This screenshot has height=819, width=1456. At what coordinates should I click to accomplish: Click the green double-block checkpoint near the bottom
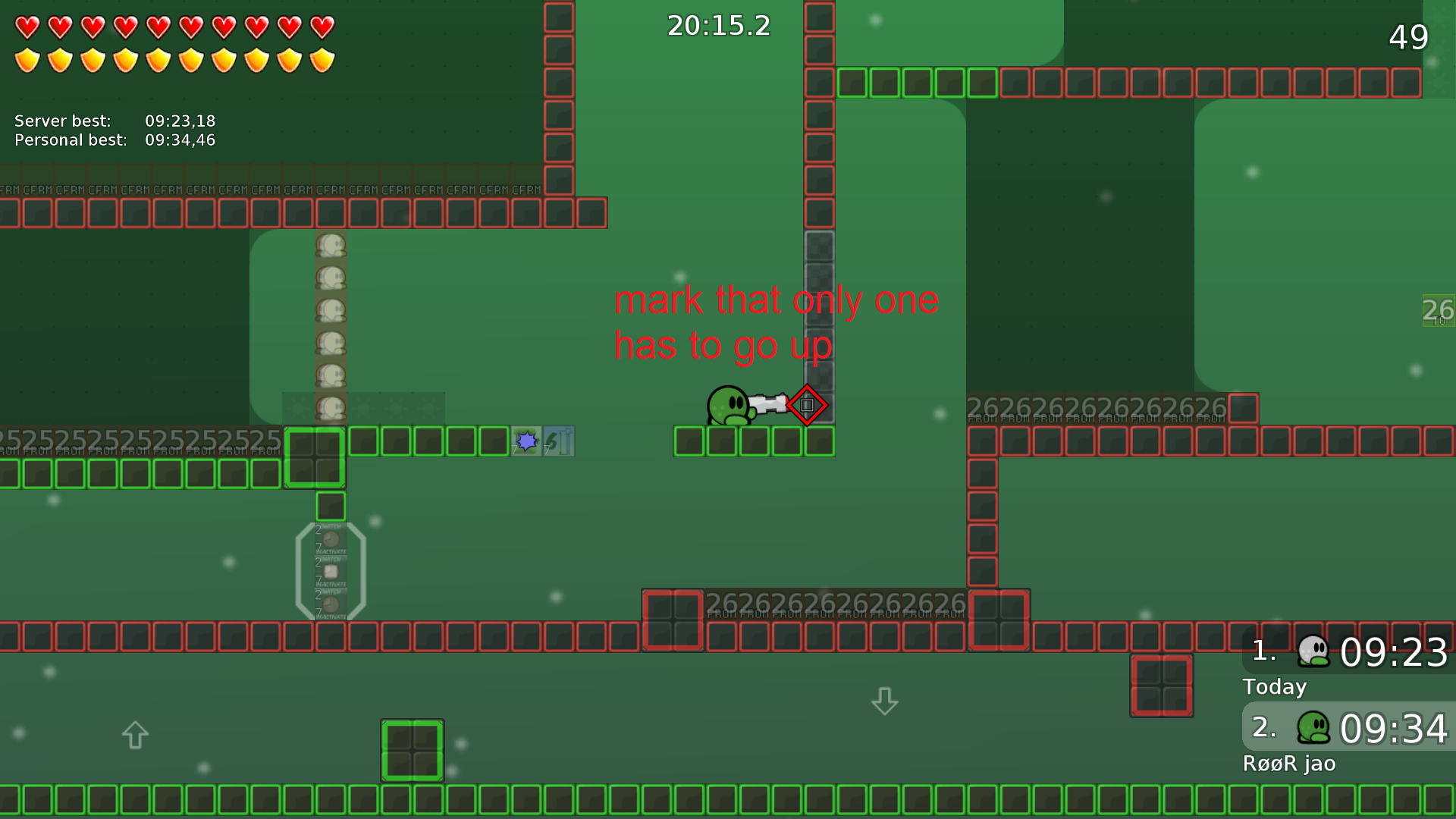point(413,748)
